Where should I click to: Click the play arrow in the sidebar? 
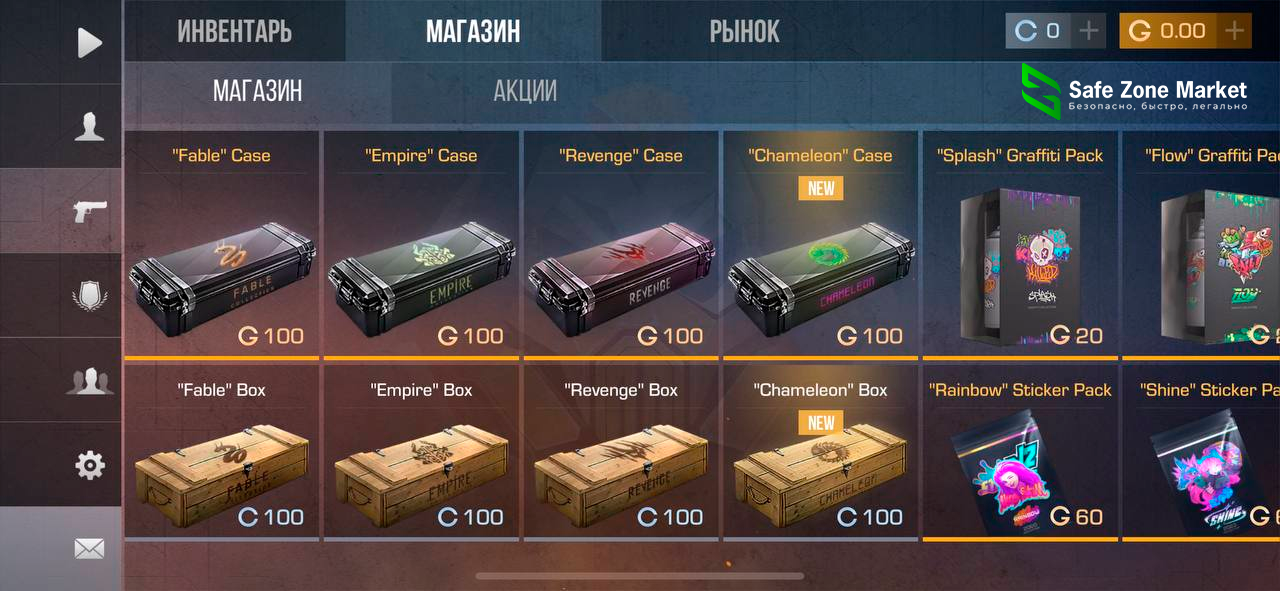90,42
